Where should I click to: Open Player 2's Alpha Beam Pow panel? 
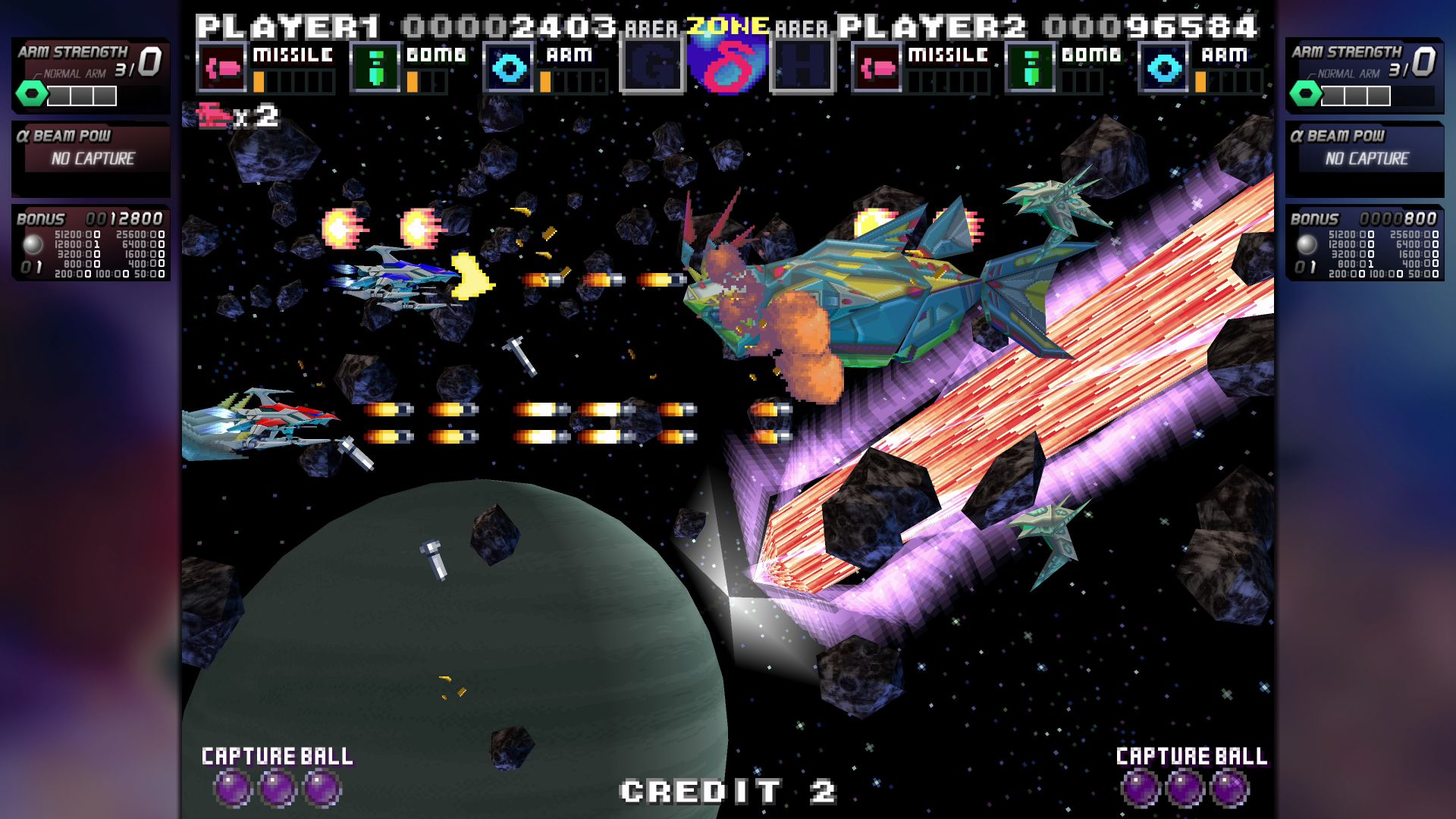click(1364, 158)
